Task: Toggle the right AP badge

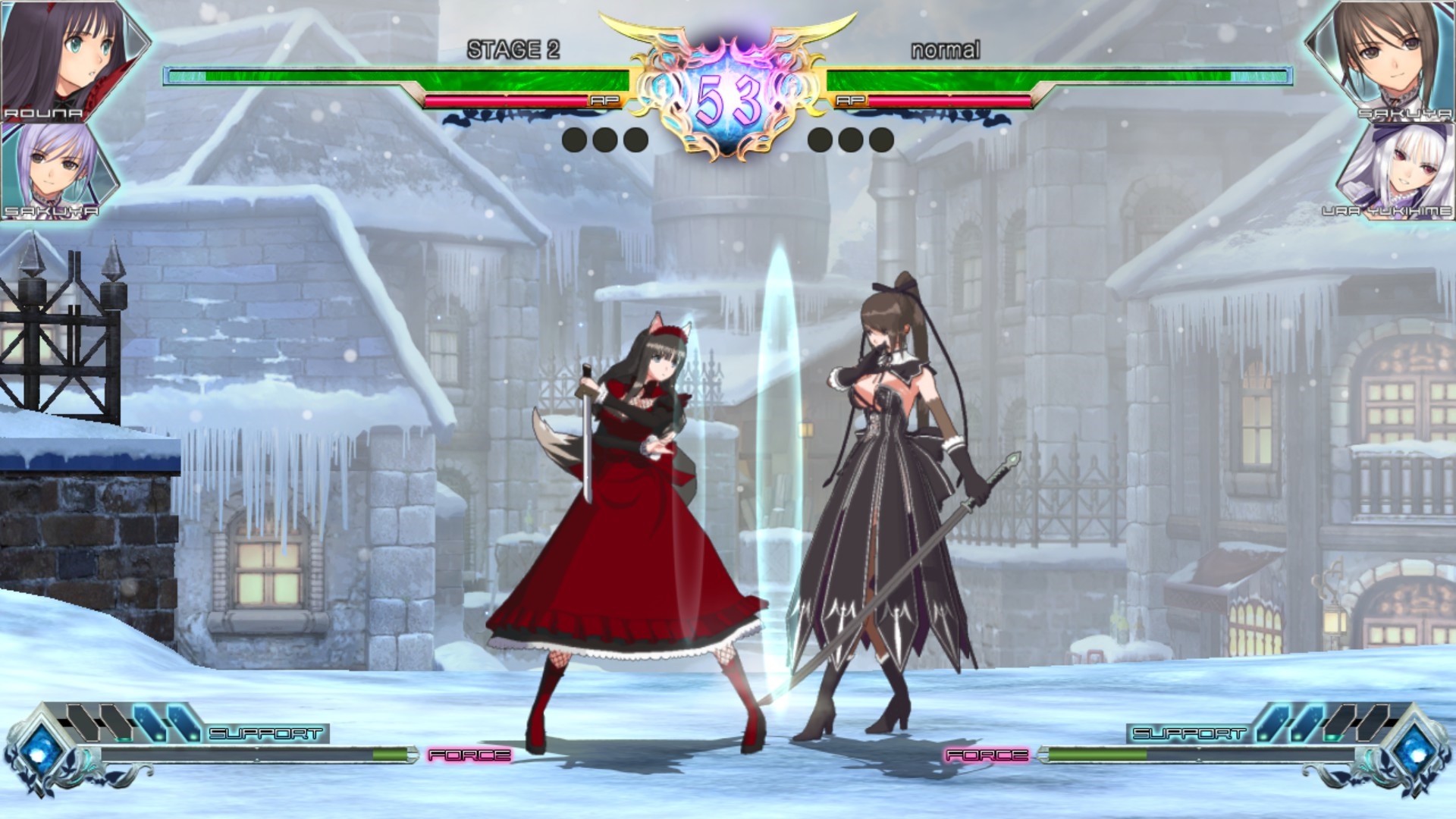Action: click(849, 99)
